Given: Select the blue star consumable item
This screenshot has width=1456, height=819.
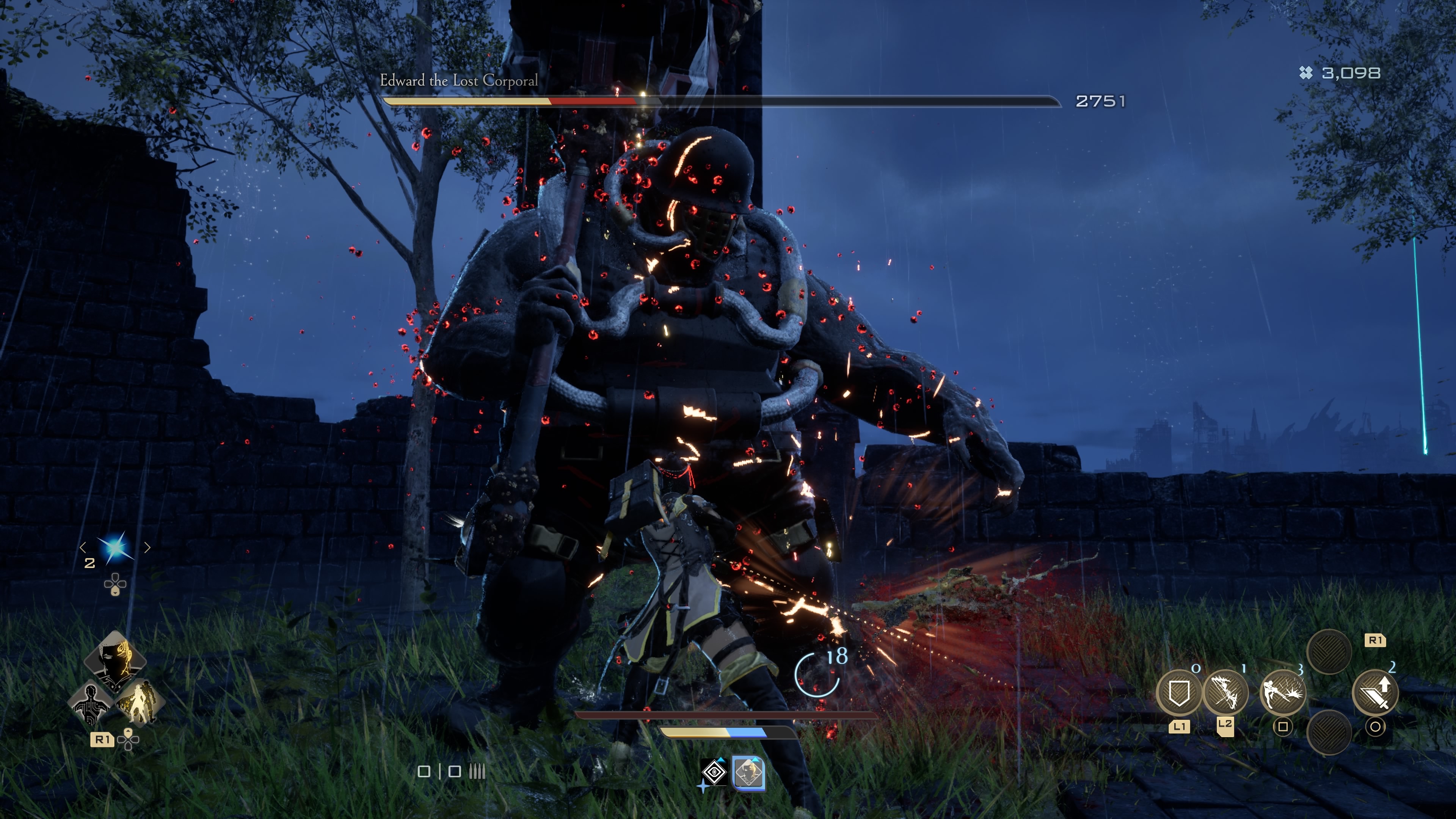Looking at the screenshot, I should click(115, 547).
